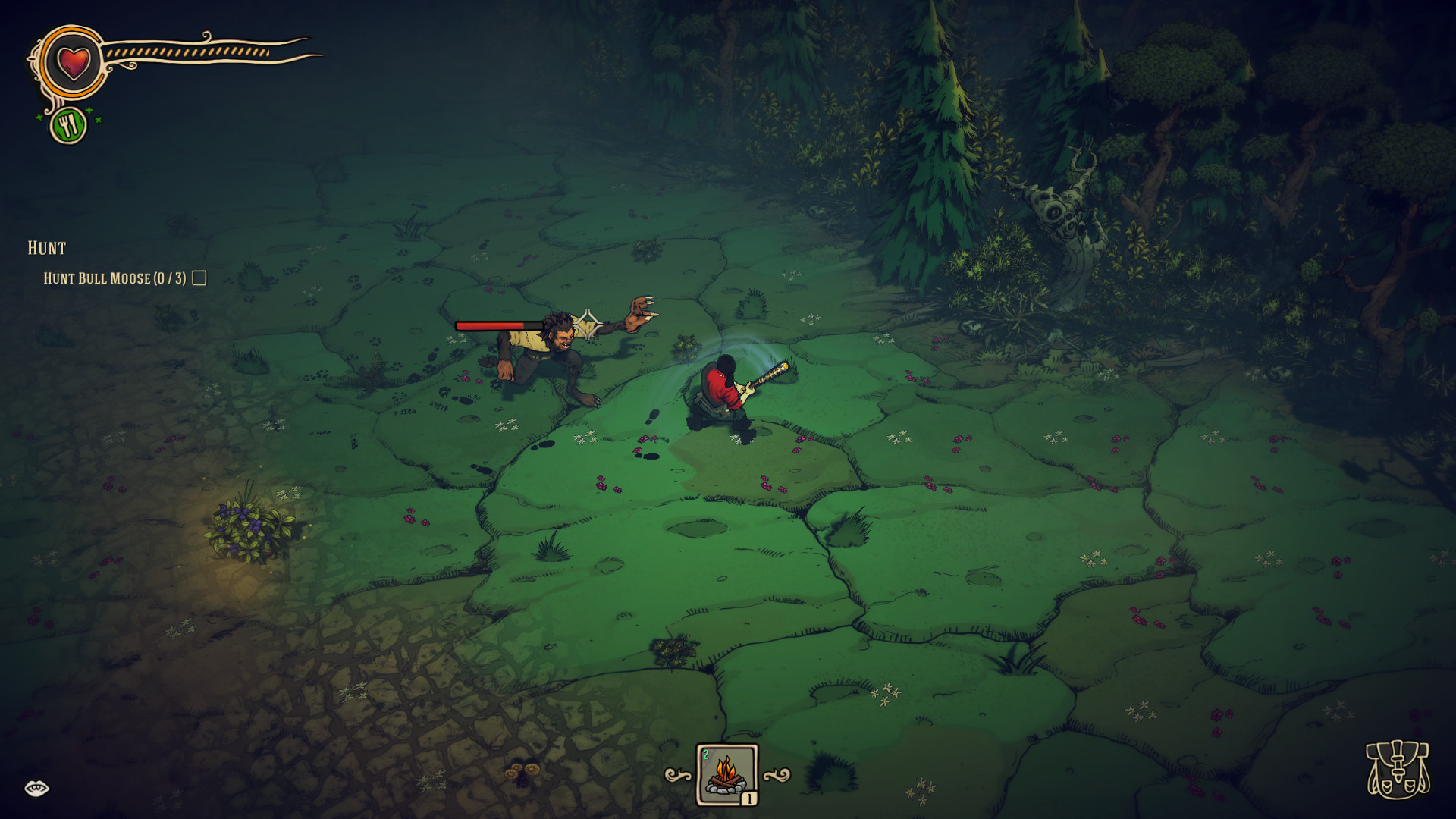Click the diamond marker above the werewolf
Screen dimensions: 1456x819
(x=588, y=325)
